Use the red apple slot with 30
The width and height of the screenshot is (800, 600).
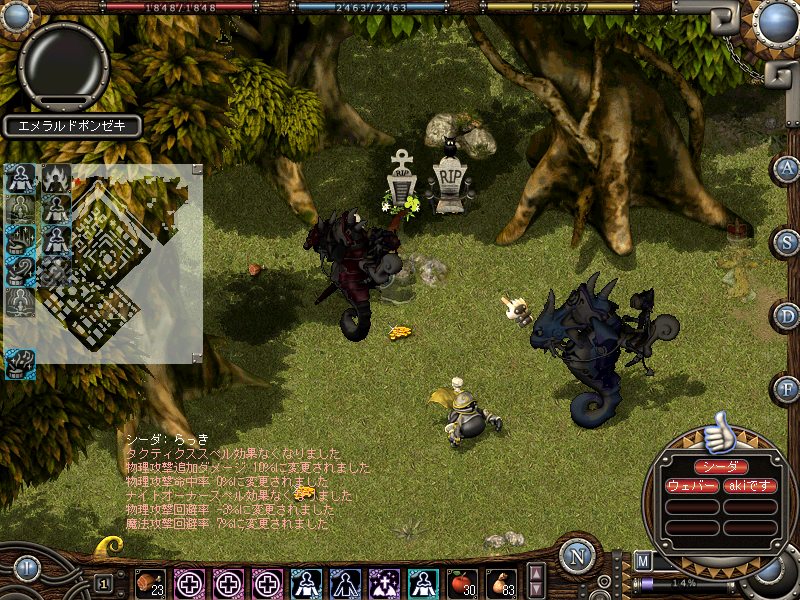point(464,583)
